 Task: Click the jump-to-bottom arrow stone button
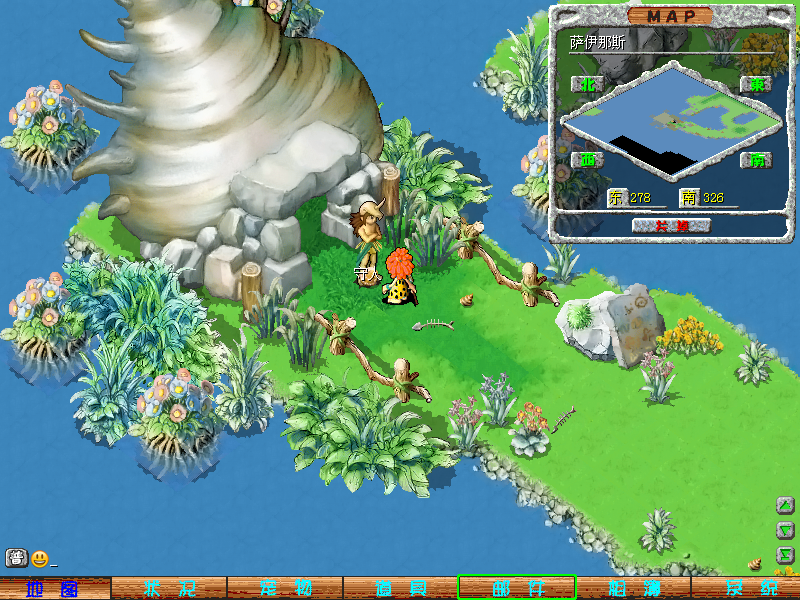(786, 554)
